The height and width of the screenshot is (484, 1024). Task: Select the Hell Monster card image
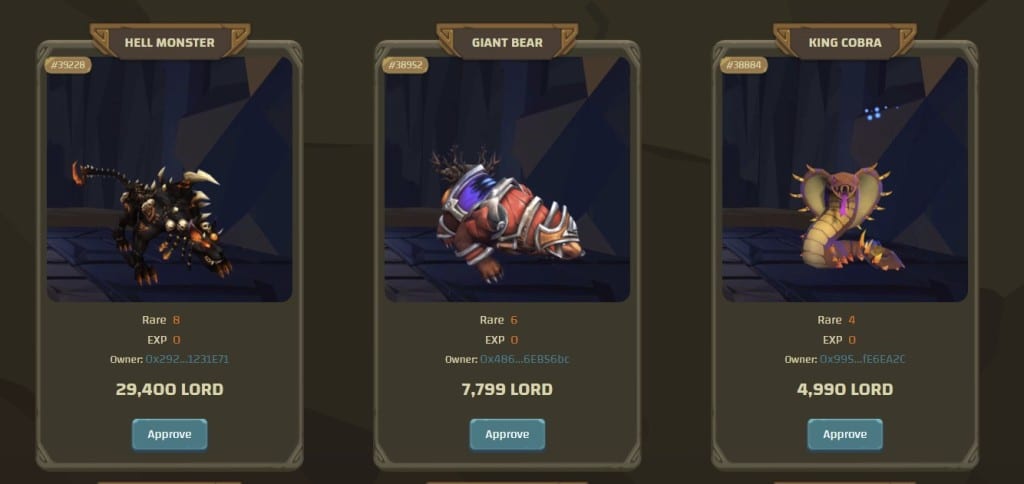(x=169, y=180)
